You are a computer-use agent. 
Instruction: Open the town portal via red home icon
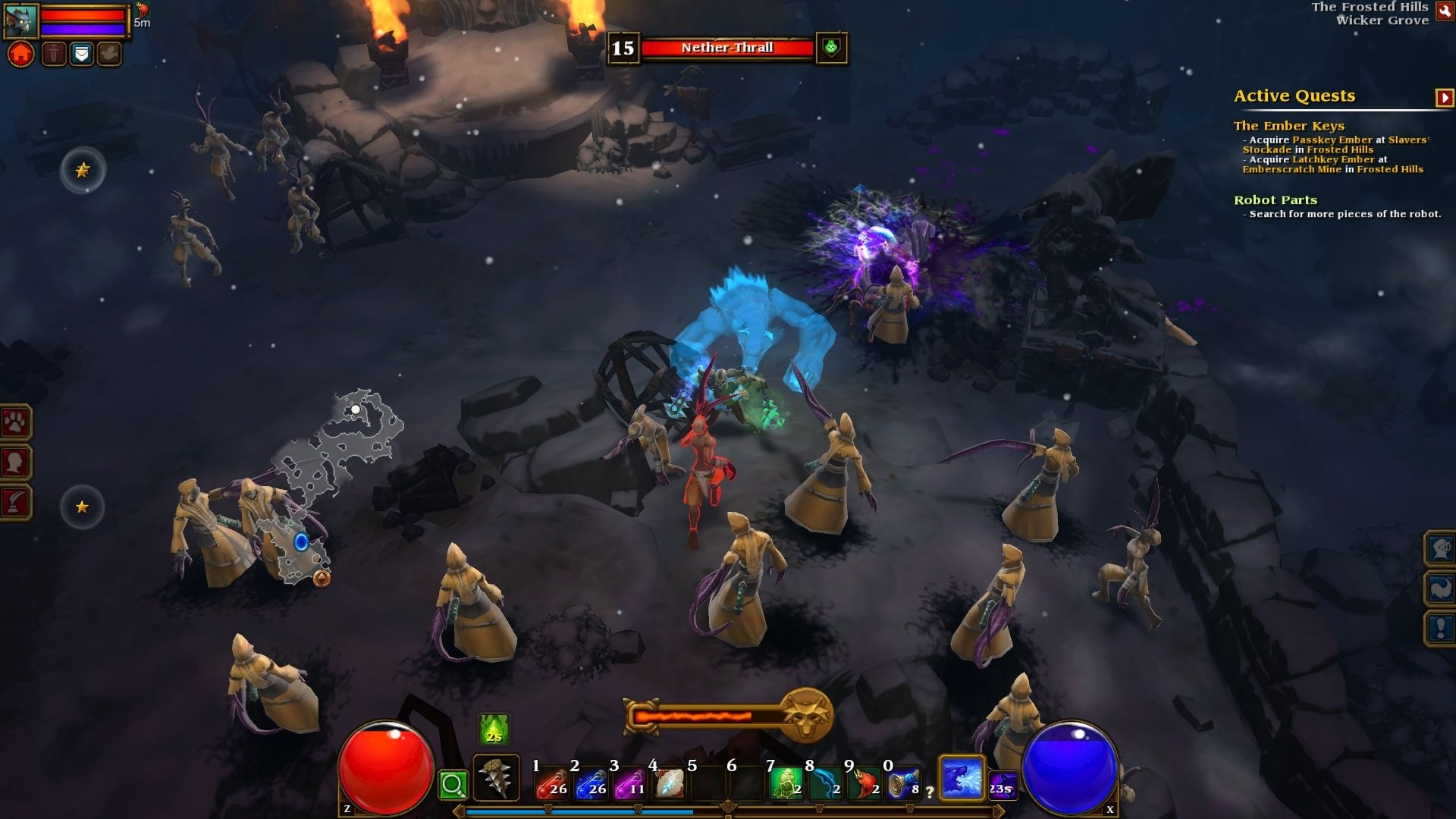pos(20,53)
